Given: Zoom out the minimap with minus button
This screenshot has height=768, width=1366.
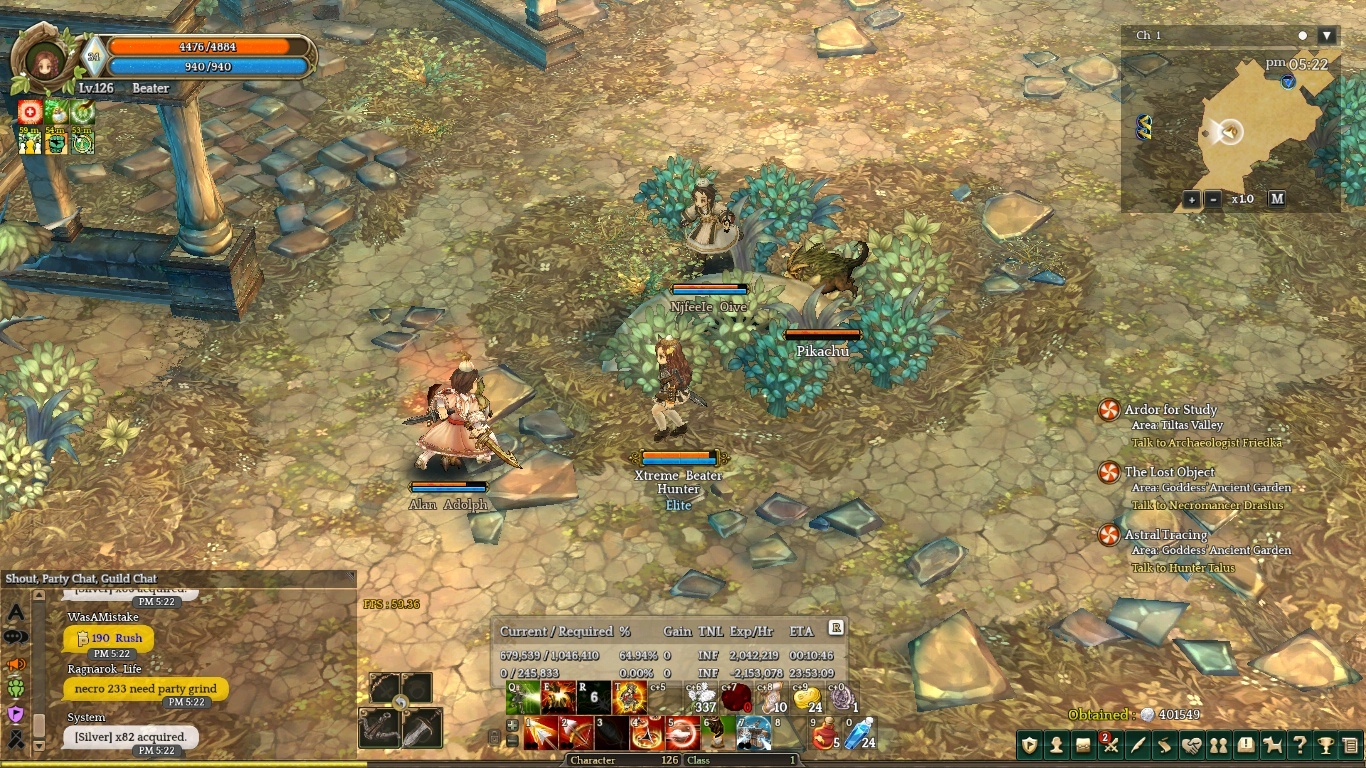Looking at the screenshot, I should click(x=1213, y=199).
